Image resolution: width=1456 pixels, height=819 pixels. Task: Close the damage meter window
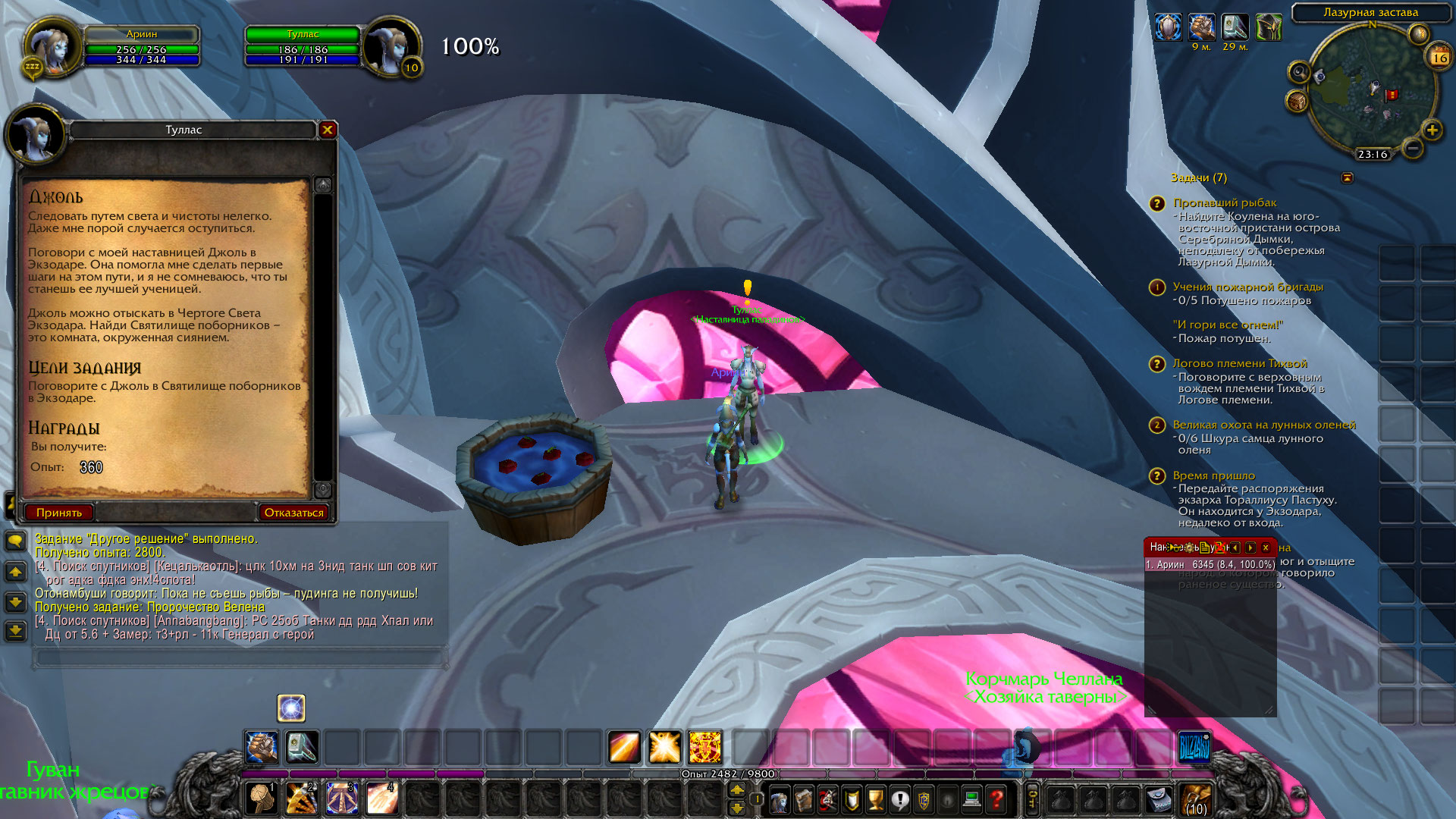[1266, 548]
